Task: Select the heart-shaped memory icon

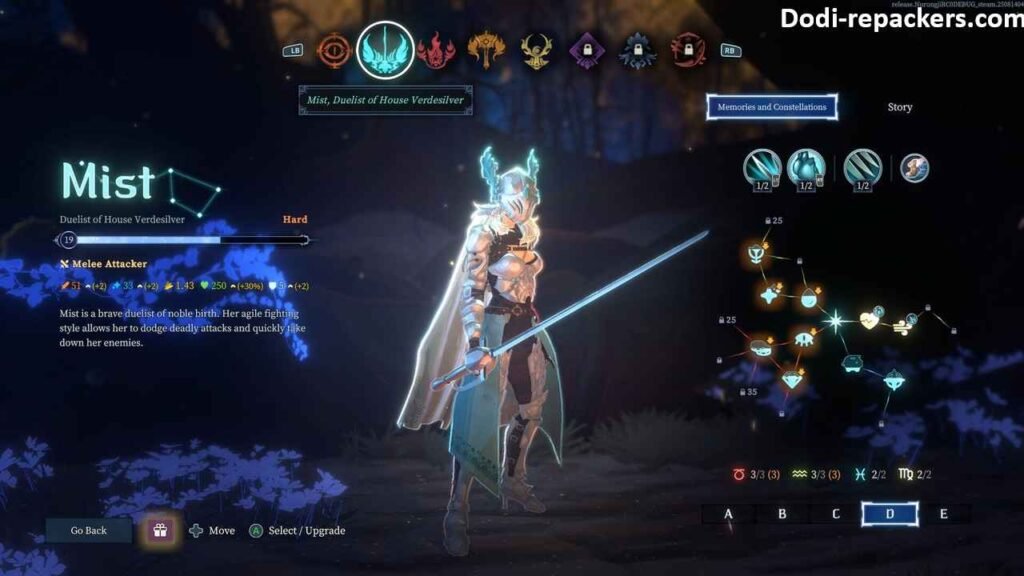Action: point(805,168)
